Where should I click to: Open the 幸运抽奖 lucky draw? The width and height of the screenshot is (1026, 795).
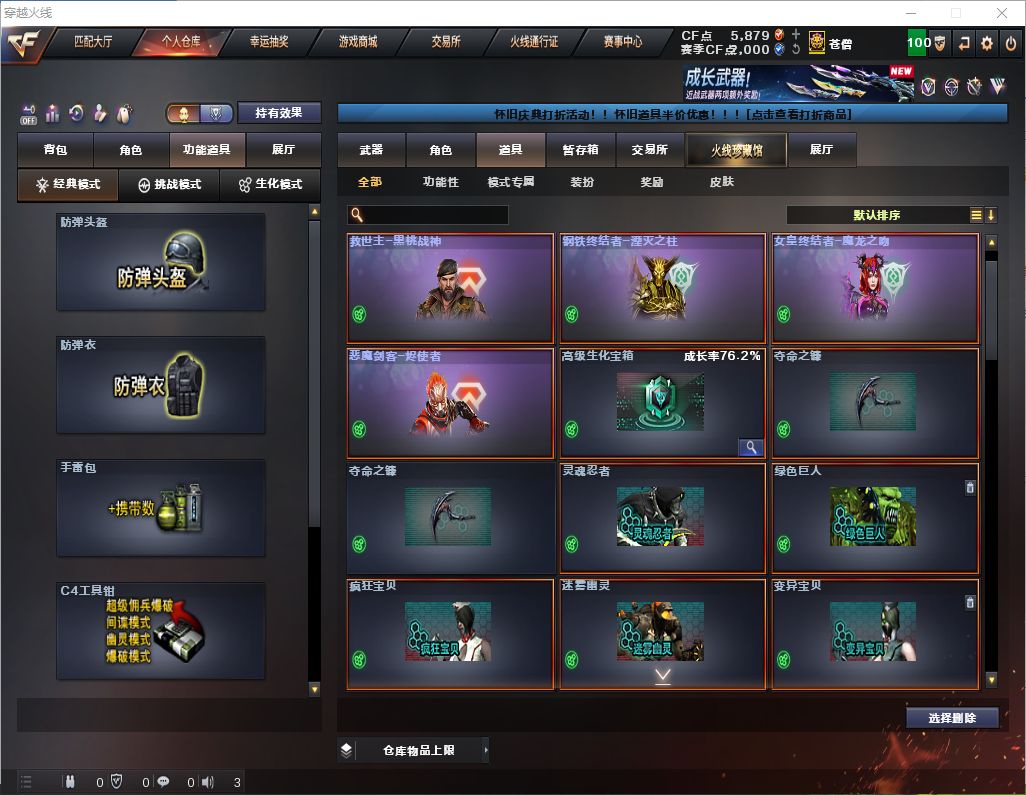point(269,42)
